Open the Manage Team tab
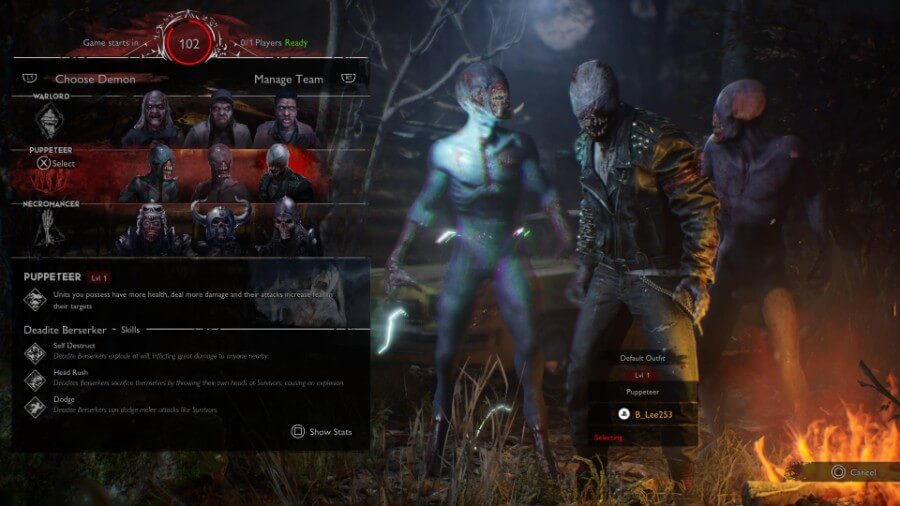The height and width of the screenshot is (506, 900). coord(288,78)
